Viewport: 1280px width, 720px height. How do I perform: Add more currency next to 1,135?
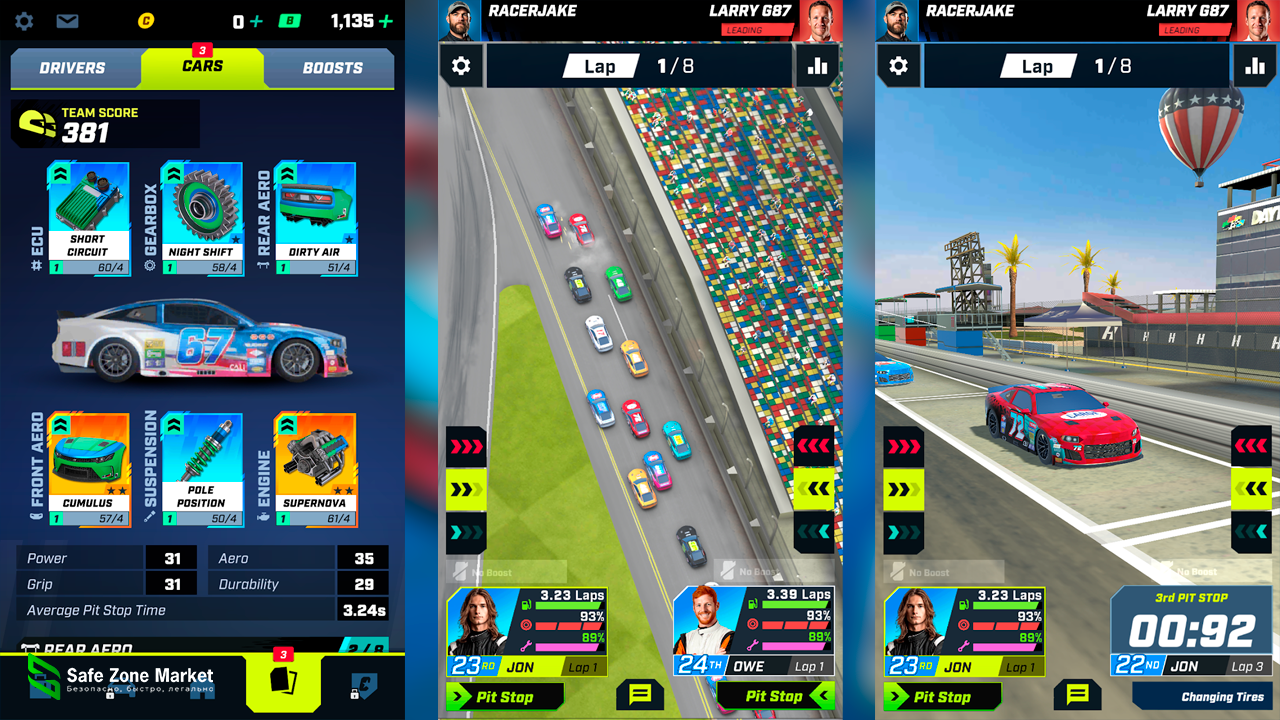point(386,21)
